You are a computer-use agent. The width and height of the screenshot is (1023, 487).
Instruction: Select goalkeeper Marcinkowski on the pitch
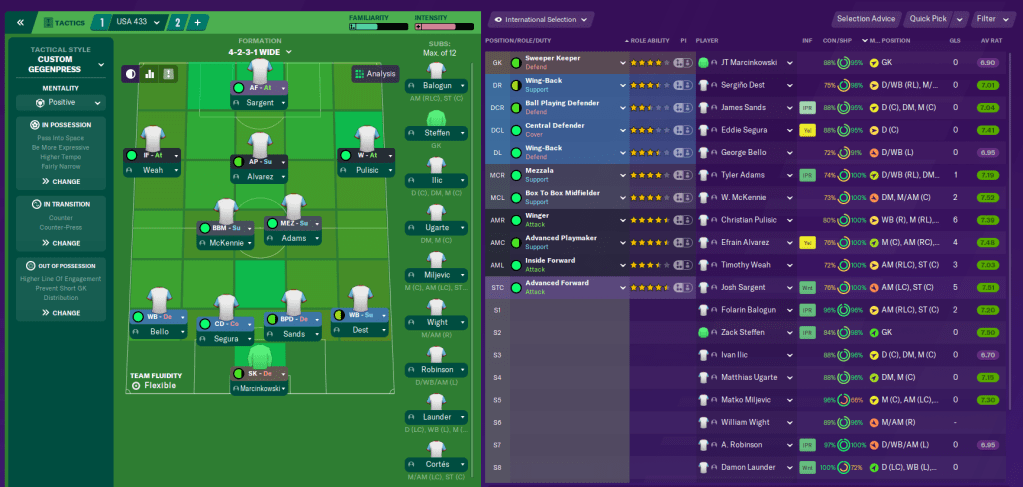pos(260,358)
